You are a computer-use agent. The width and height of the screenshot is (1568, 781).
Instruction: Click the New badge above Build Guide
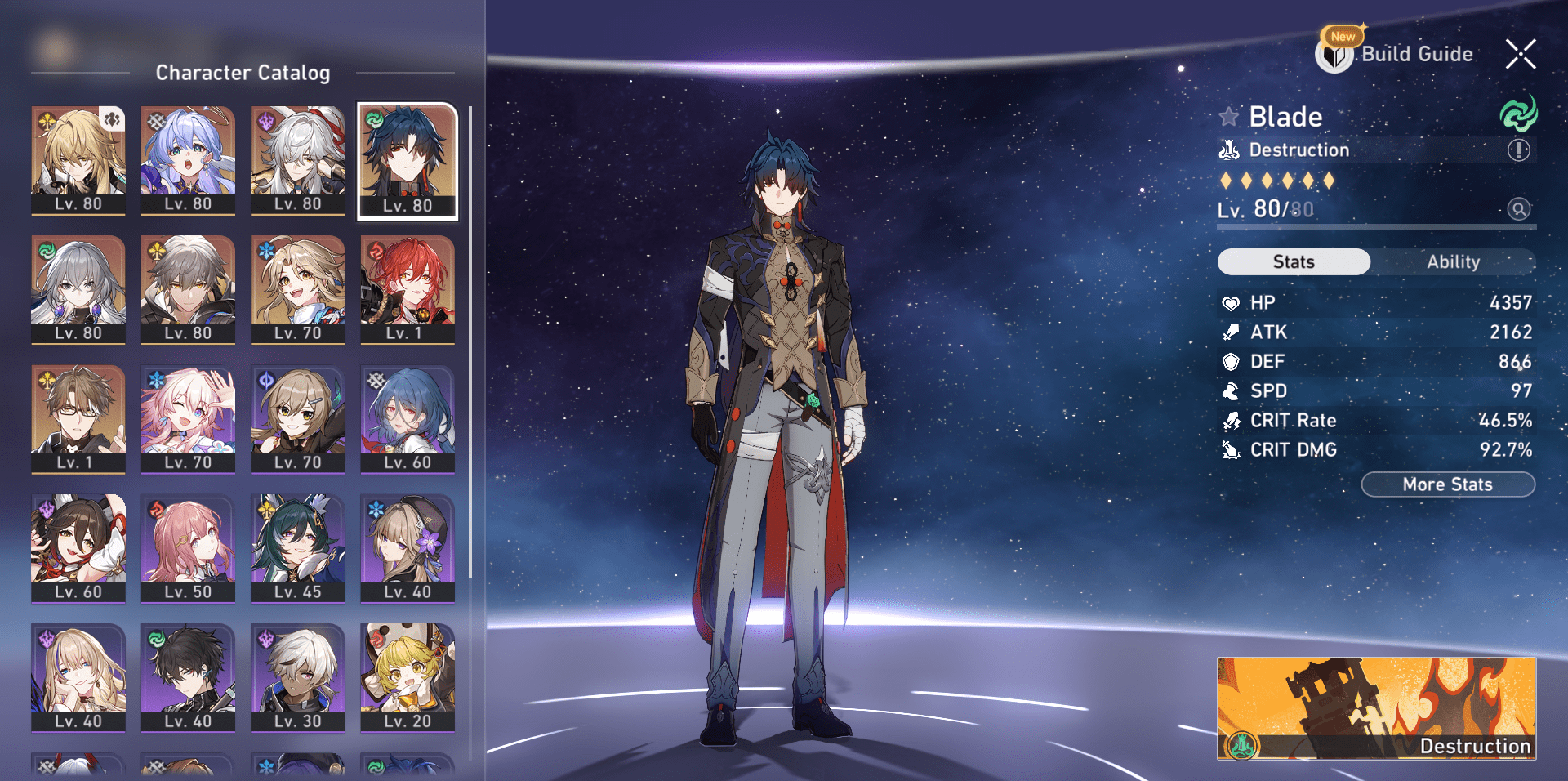click(x=1342, y=36)
